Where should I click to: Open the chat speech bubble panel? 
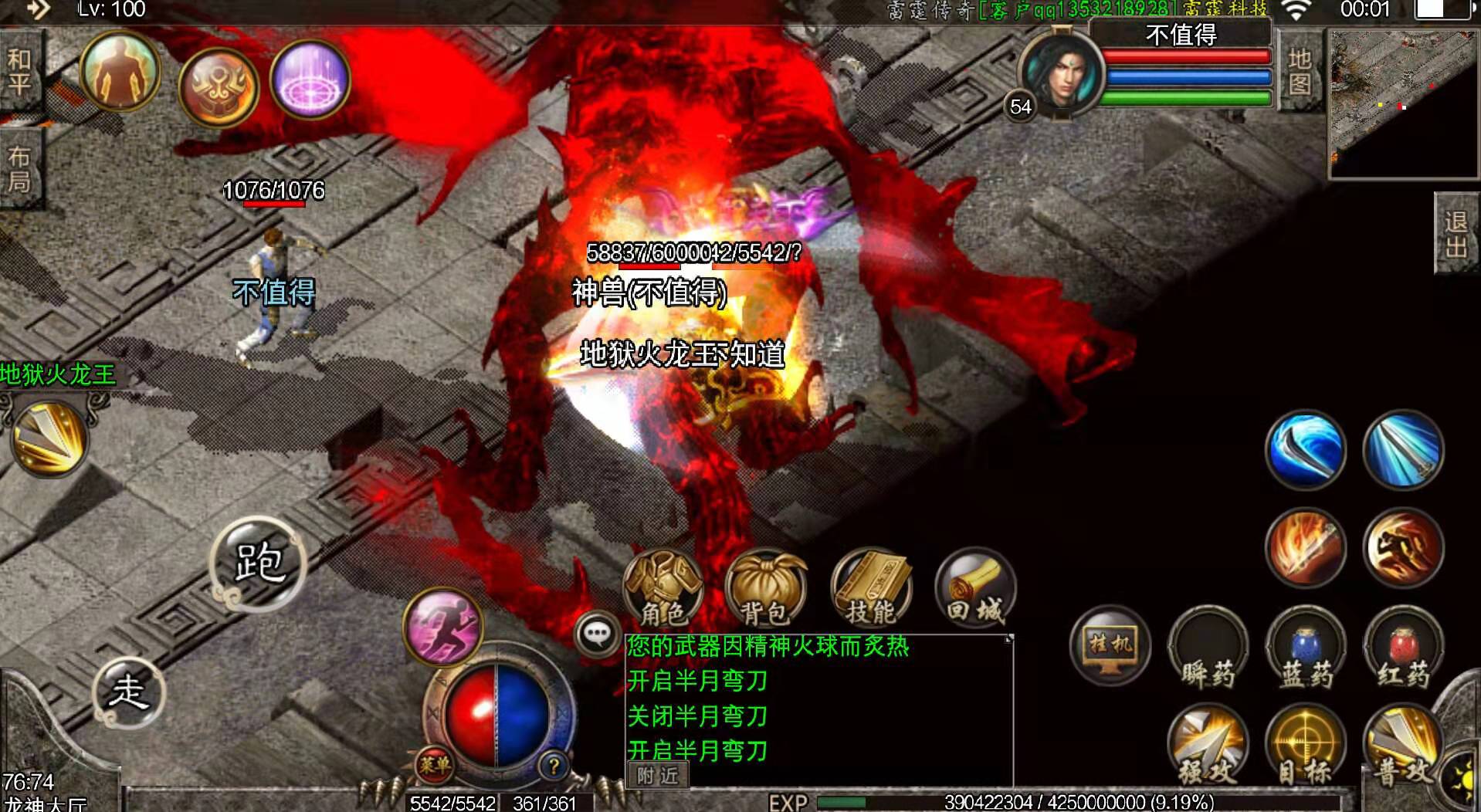point(596,633)
